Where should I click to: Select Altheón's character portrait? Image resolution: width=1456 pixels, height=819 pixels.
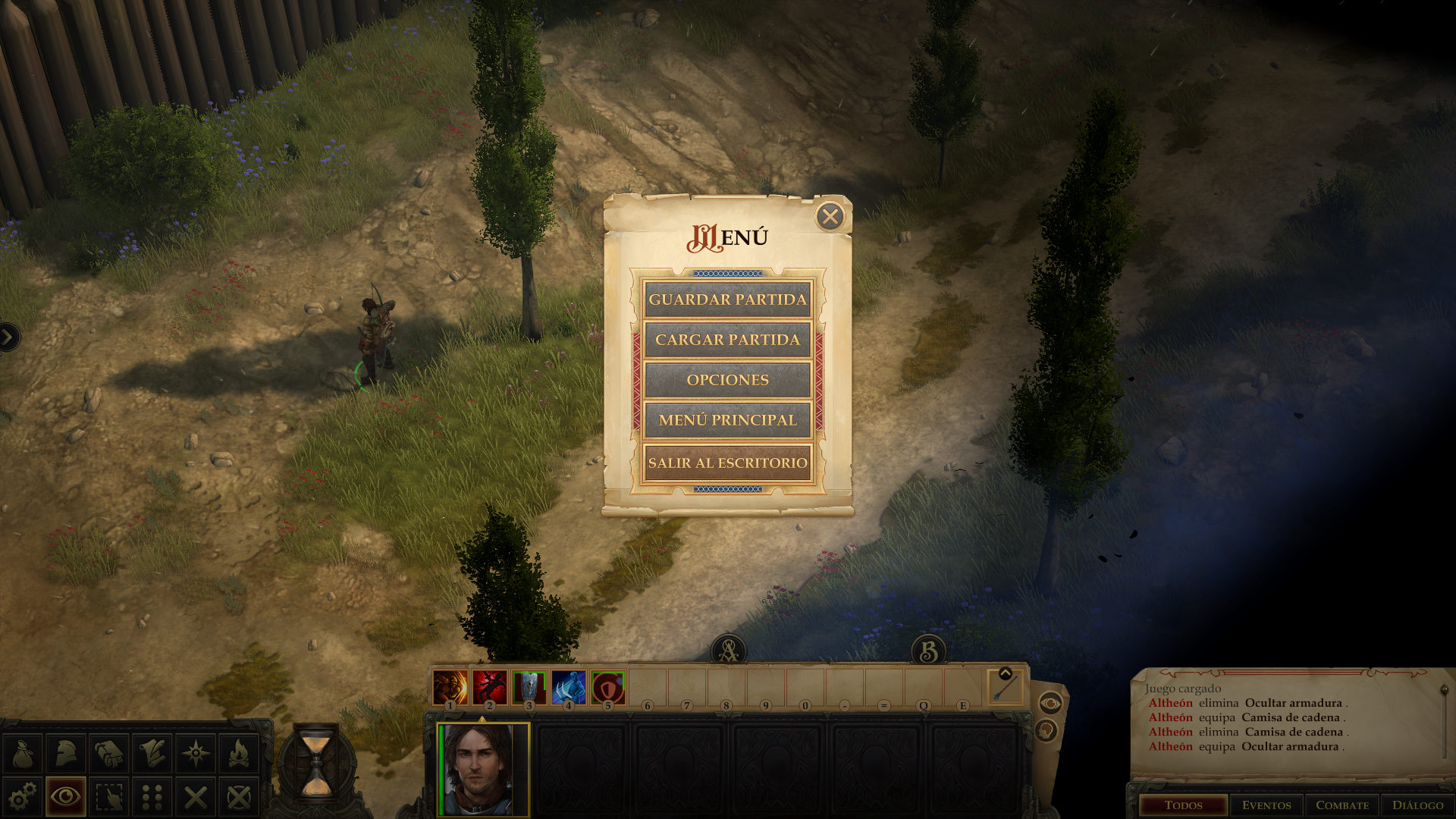[x=483, y=769]
